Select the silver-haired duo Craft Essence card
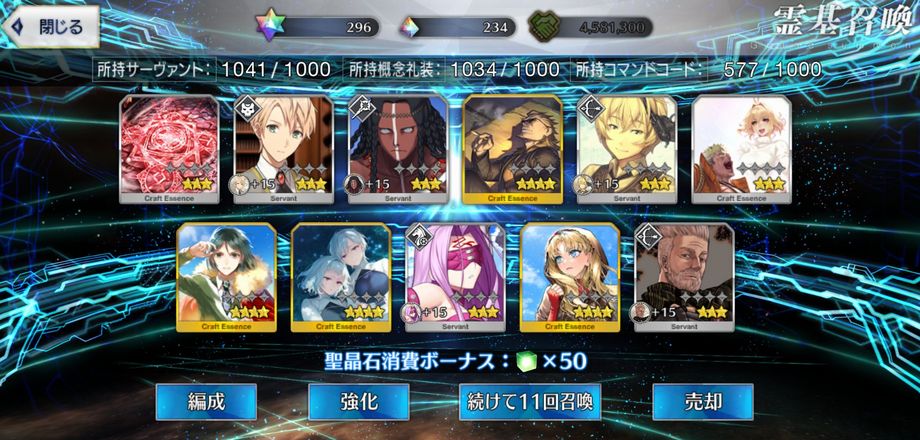This screenshot has width=920, height=440. pos(340,277)
